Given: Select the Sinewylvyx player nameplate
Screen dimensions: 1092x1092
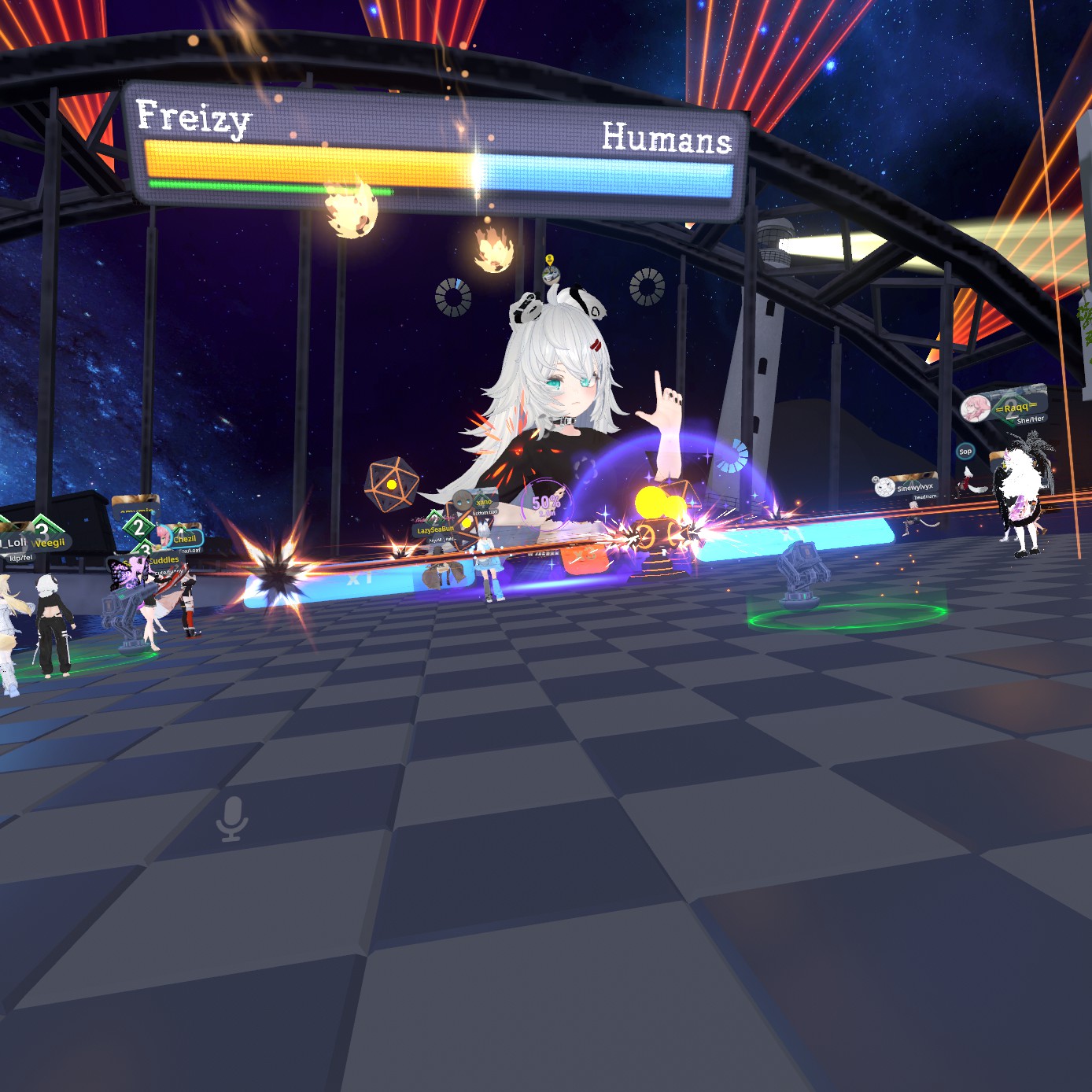Looking at the screenshot, I should (913, 488).
